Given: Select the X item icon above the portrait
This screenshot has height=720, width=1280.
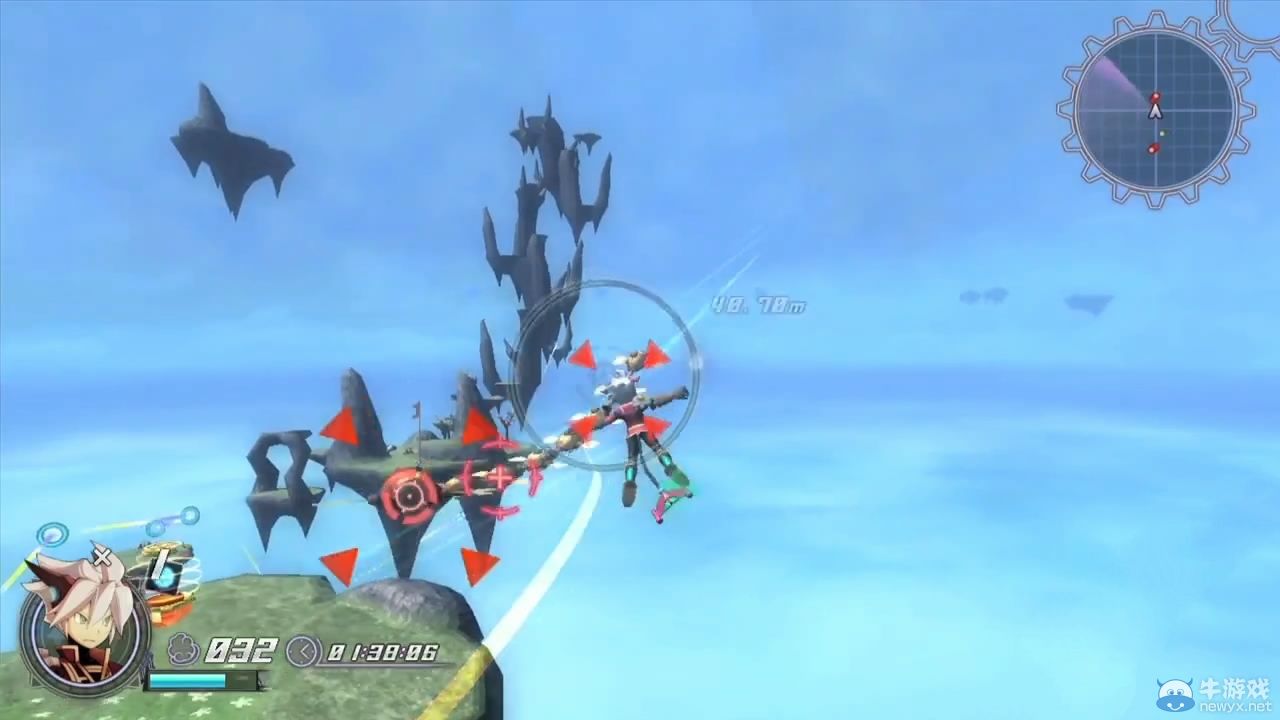Looking at the screenshot, I should pos(101,558).
